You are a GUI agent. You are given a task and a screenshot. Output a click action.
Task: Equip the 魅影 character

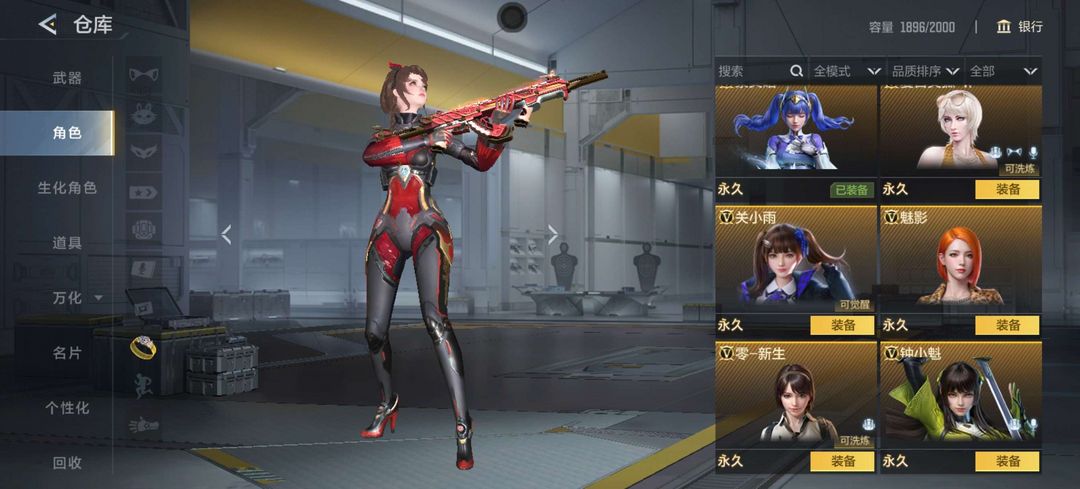[x=1007, y=325]
